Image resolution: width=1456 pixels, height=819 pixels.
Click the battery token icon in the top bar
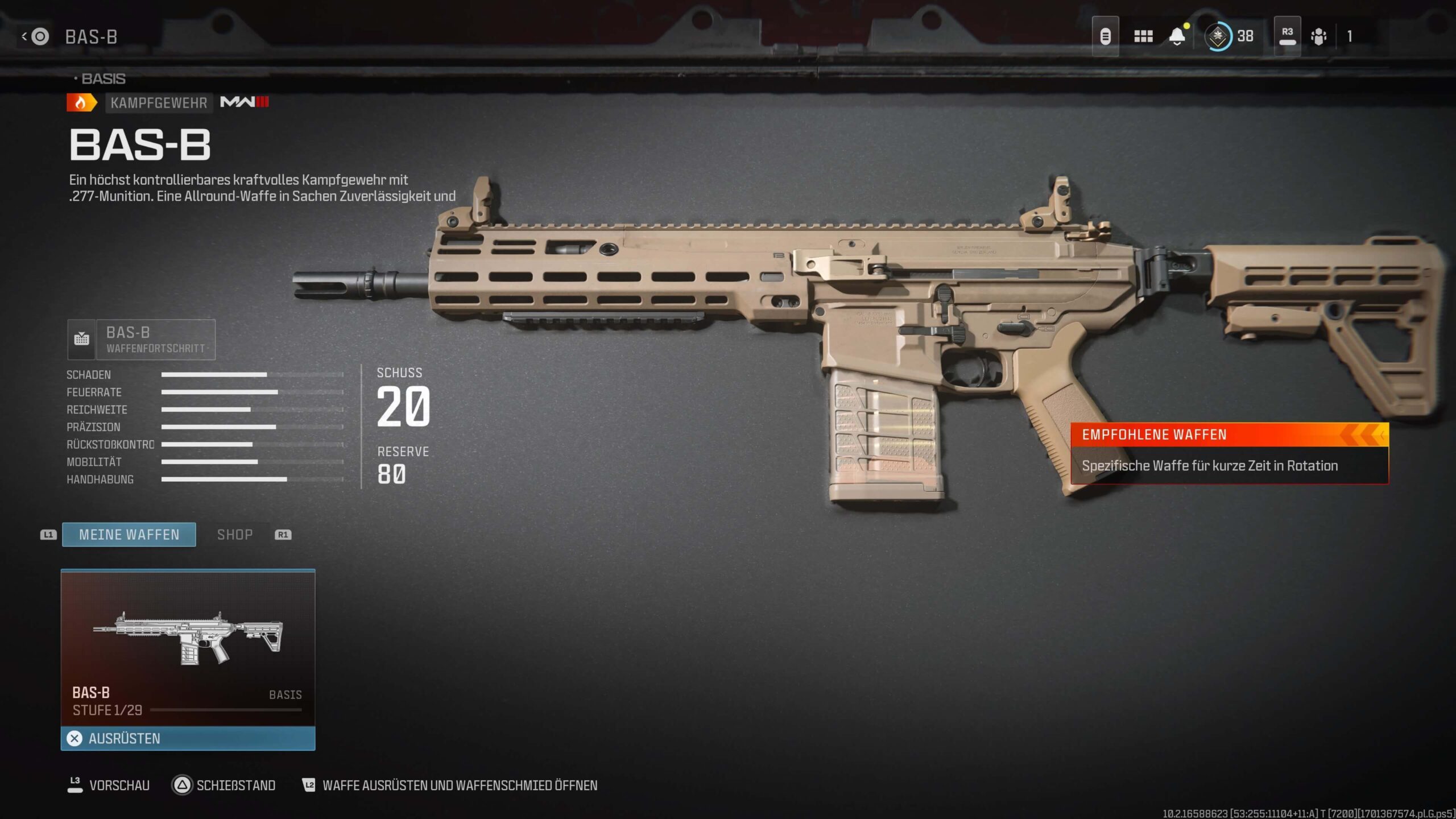coord(1105,36)
